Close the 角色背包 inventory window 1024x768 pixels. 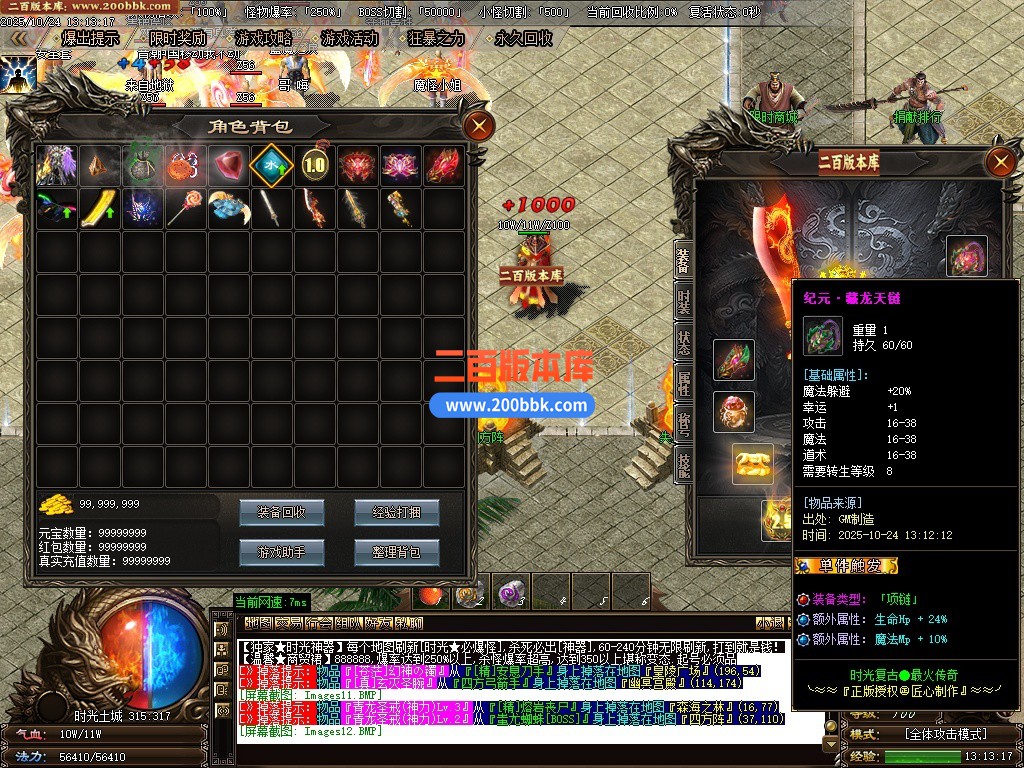(x=480, y=126)
